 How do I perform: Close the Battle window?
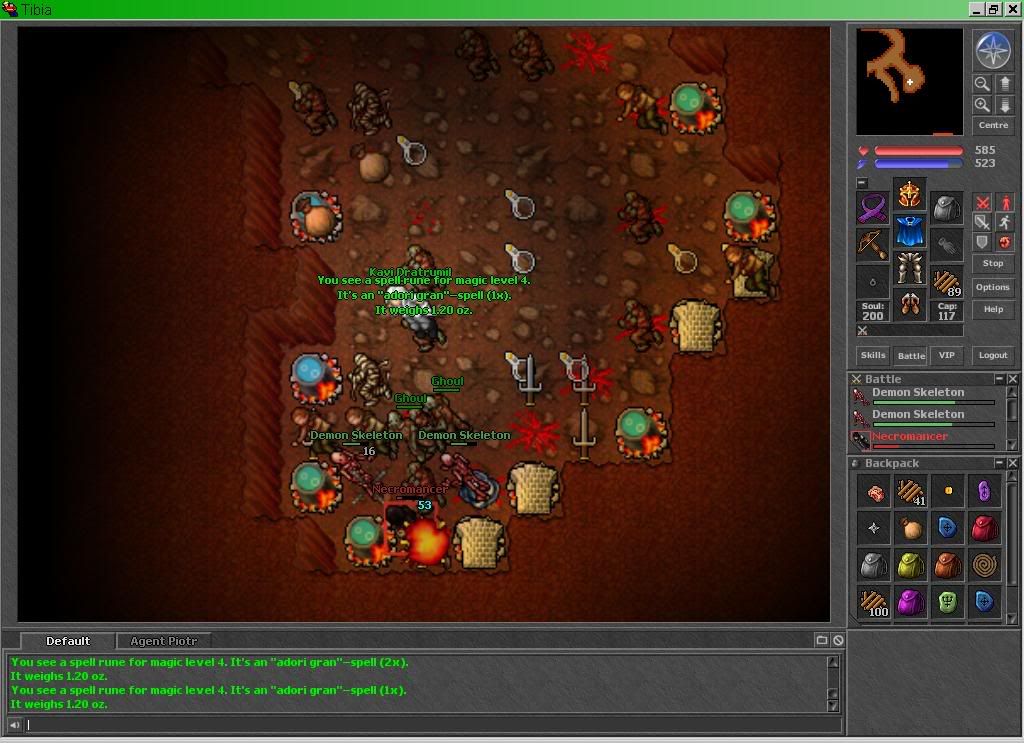[x=1013, y=379]
